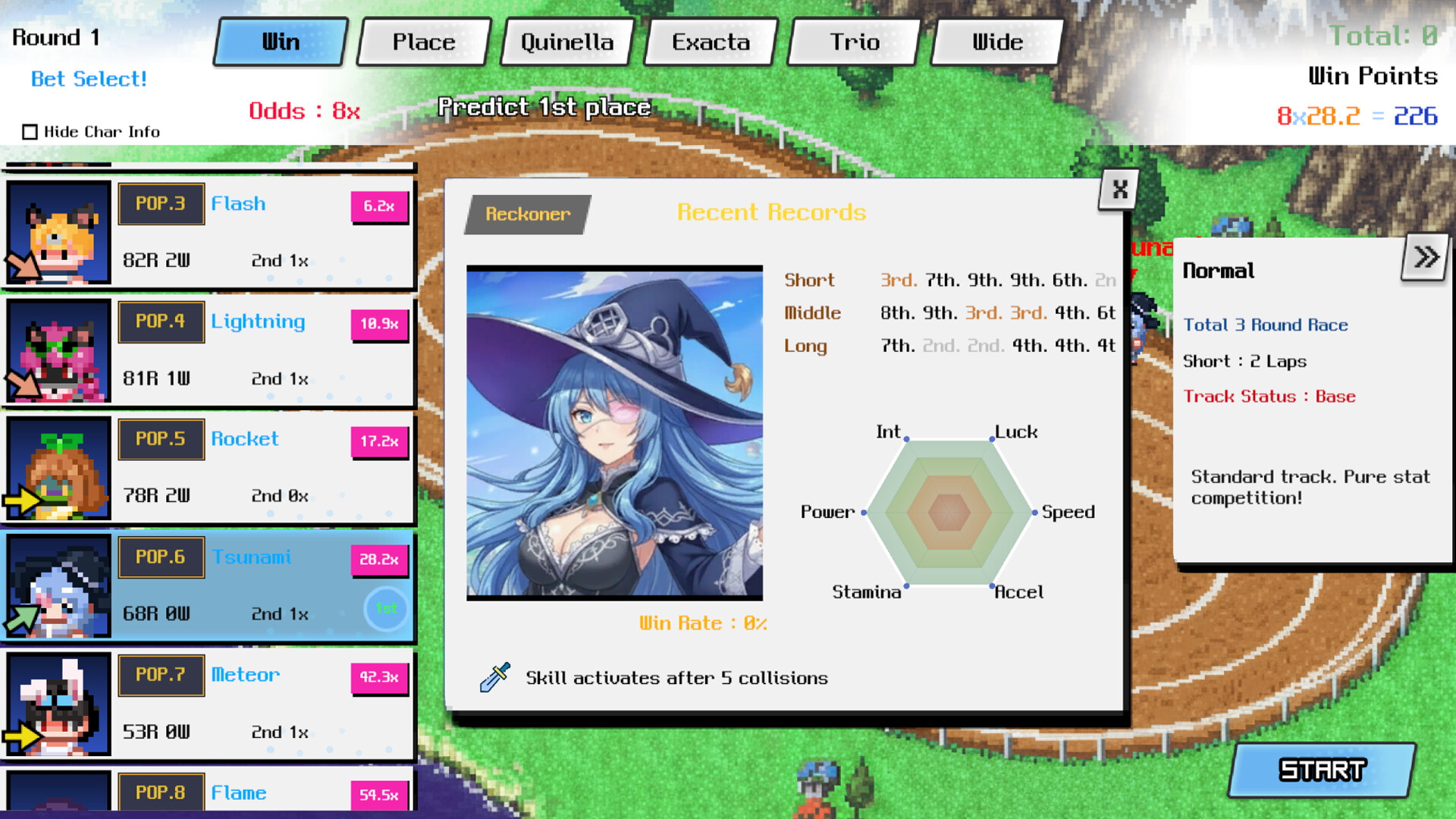The height and width of the screenshot is (819, 1456).
Task: Click Flash's 6.2x odds badge
Action: [379, 206]
